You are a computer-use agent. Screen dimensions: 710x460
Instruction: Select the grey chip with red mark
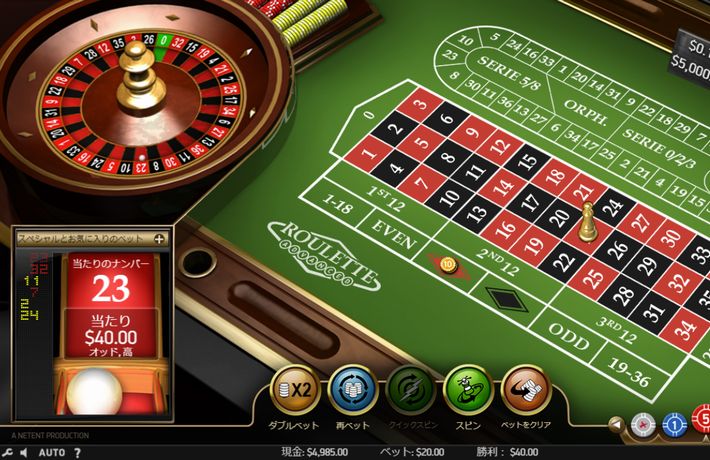point(644,425)
